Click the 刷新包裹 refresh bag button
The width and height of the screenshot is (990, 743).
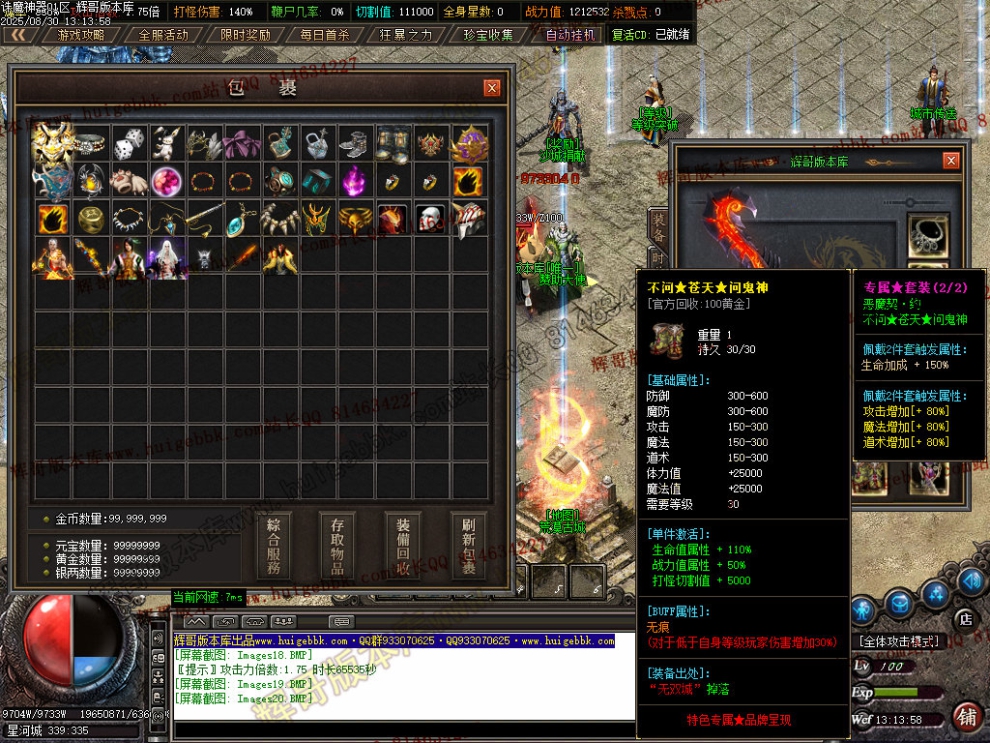coord(467,547)
